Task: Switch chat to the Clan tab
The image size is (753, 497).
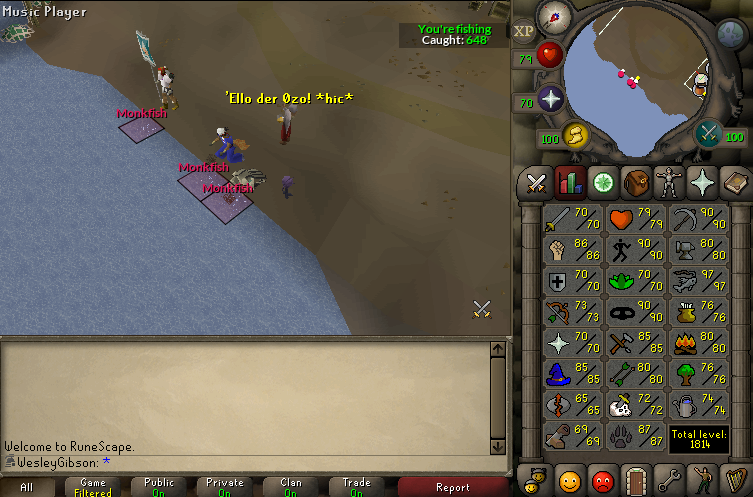Action: (x=291, y=488)
